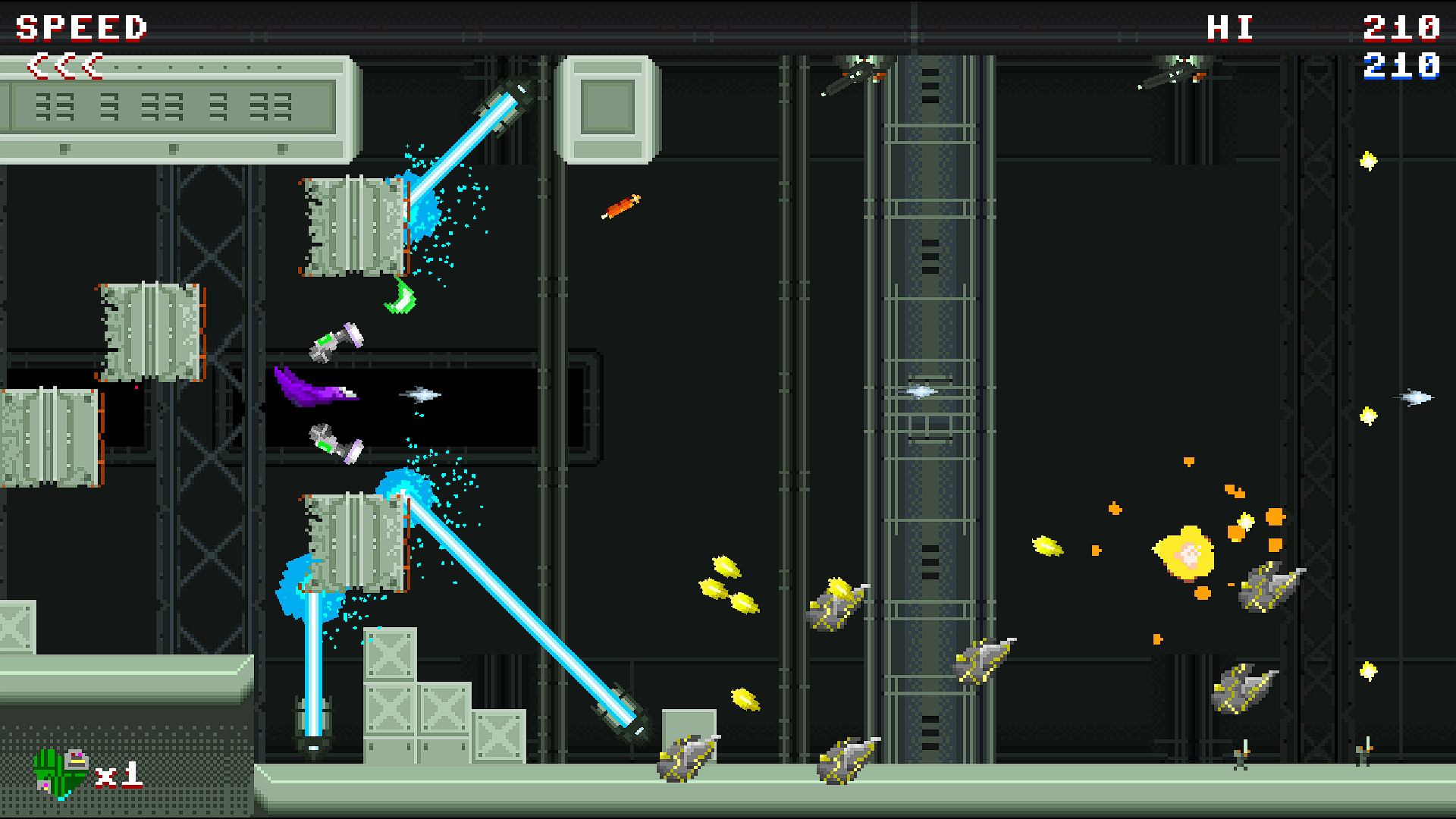Click the orange missile pickup near the top
This screenshot has width=1456, height=819.
point(618,206)
